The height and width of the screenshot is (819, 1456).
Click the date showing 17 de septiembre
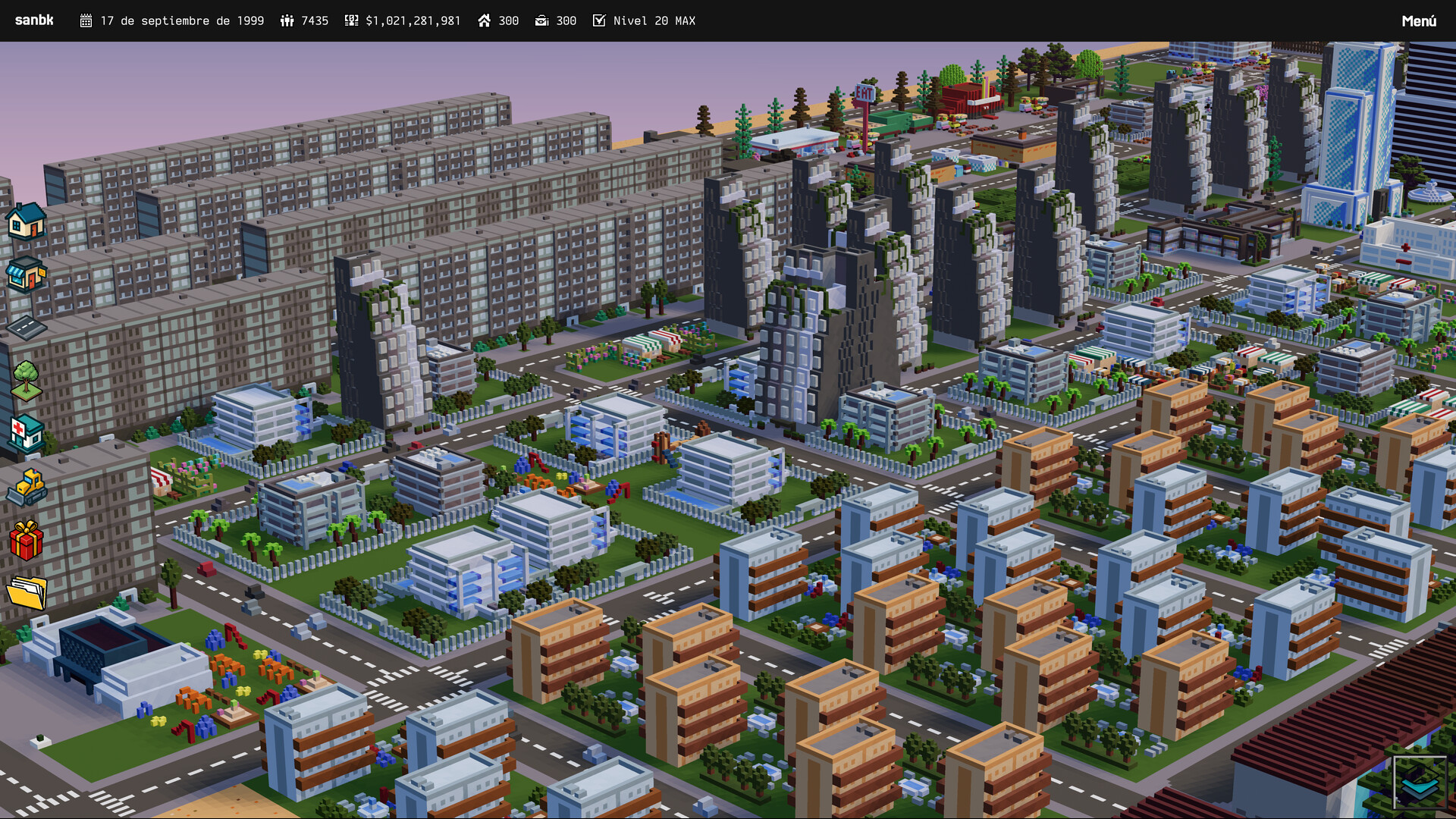pos(182,20)
